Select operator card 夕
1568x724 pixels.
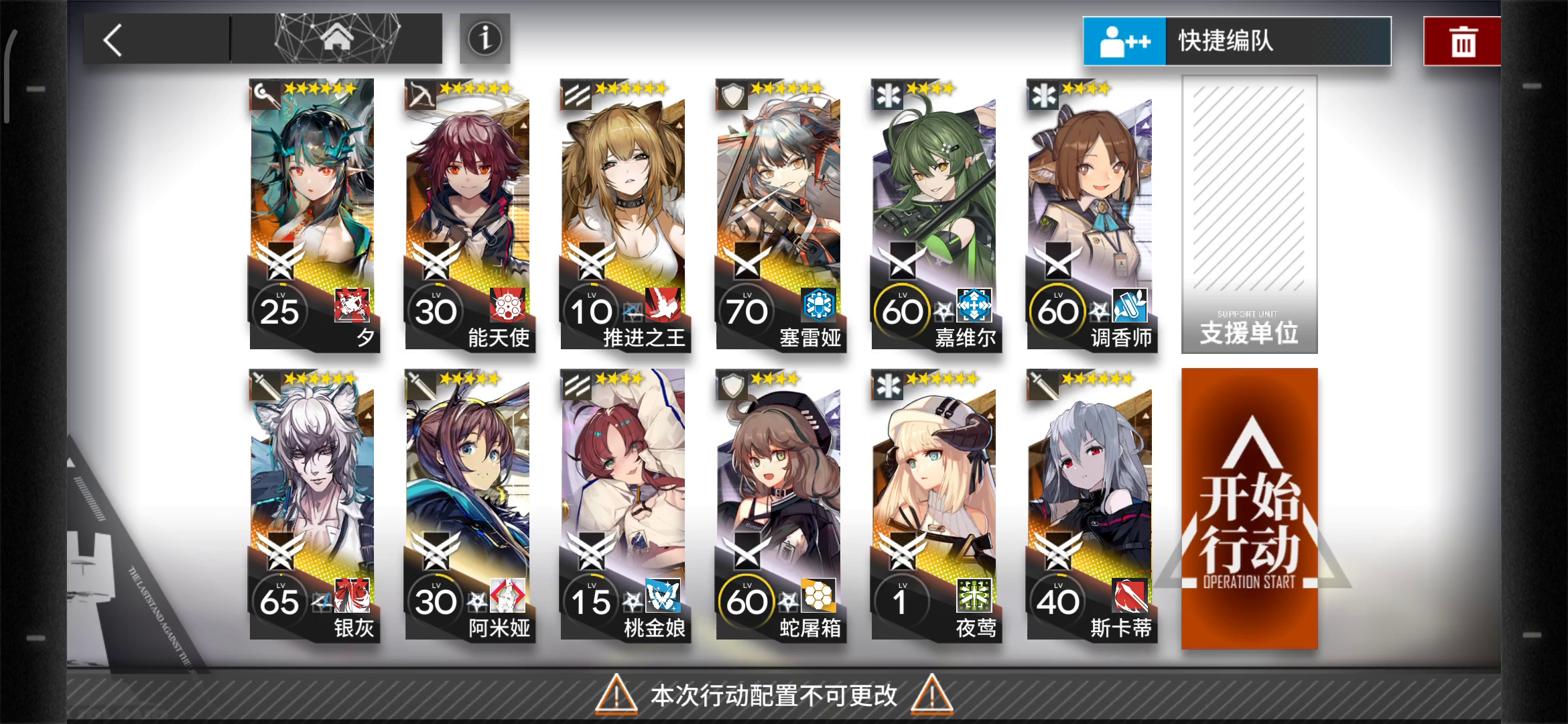pos(313,215)
